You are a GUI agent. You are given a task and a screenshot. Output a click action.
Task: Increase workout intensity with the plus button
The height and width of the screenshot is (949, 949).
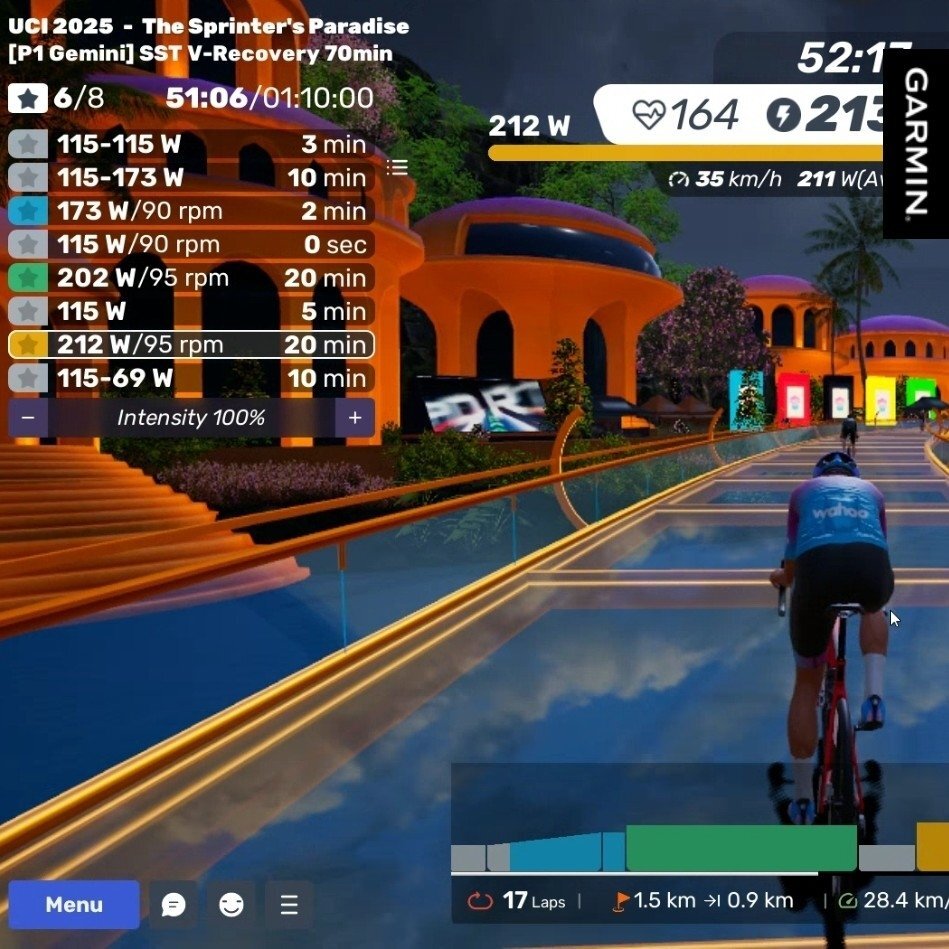pos(355,418)
